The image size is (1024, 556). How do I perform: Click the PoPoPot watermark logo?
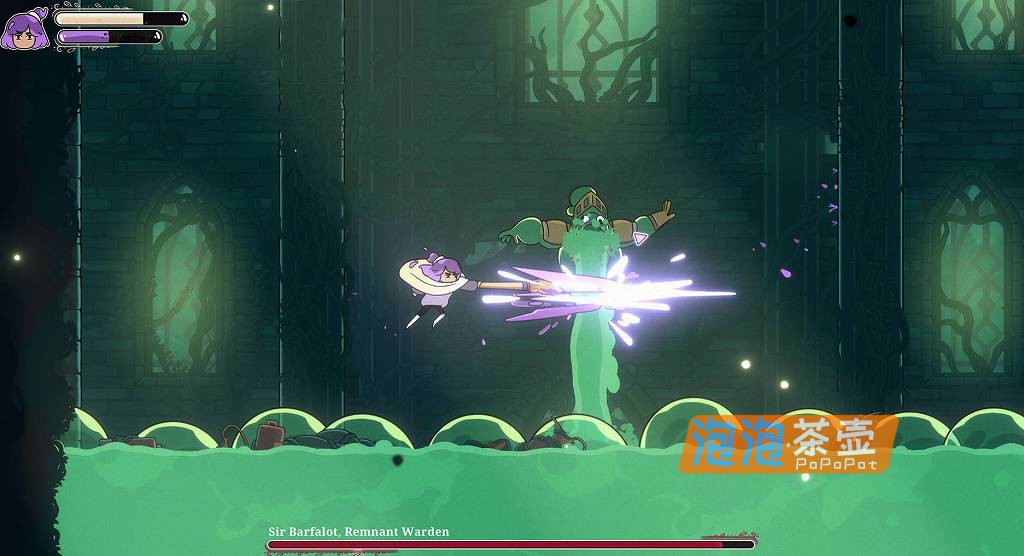787,443
